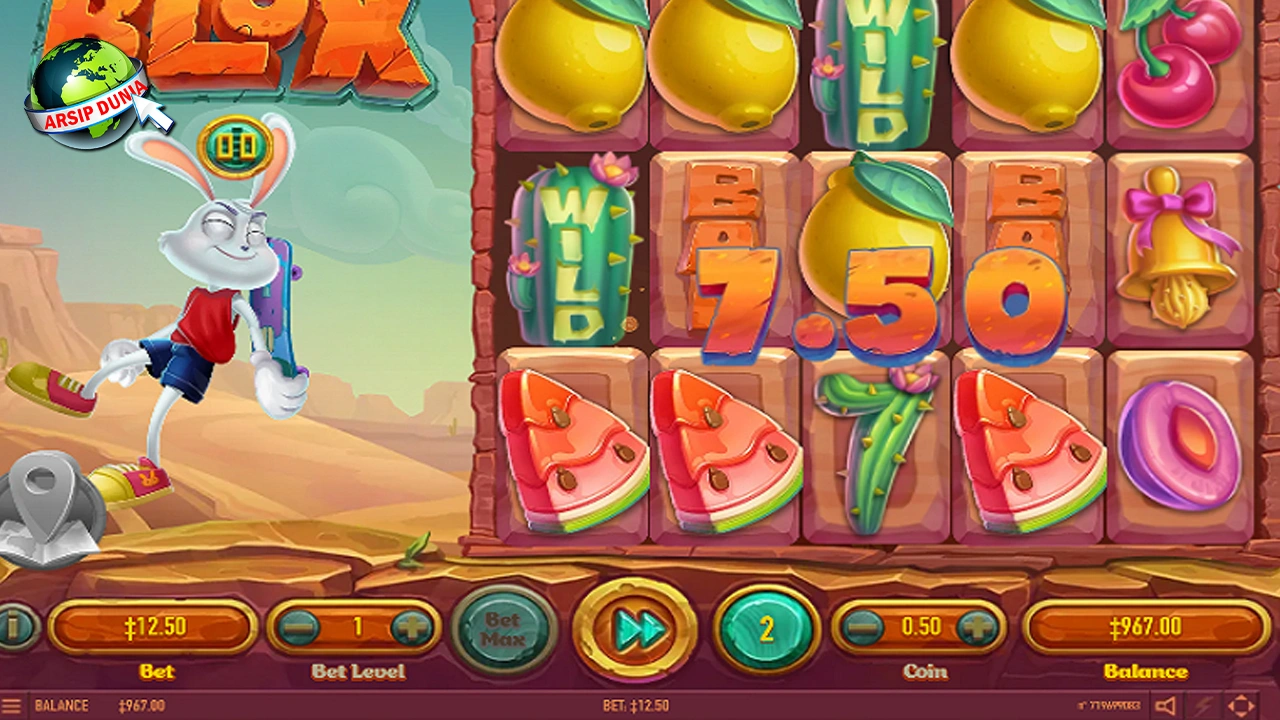This screenshot has height=720, width=1280.
Task: Open the info paytable button
Action: 14,628
